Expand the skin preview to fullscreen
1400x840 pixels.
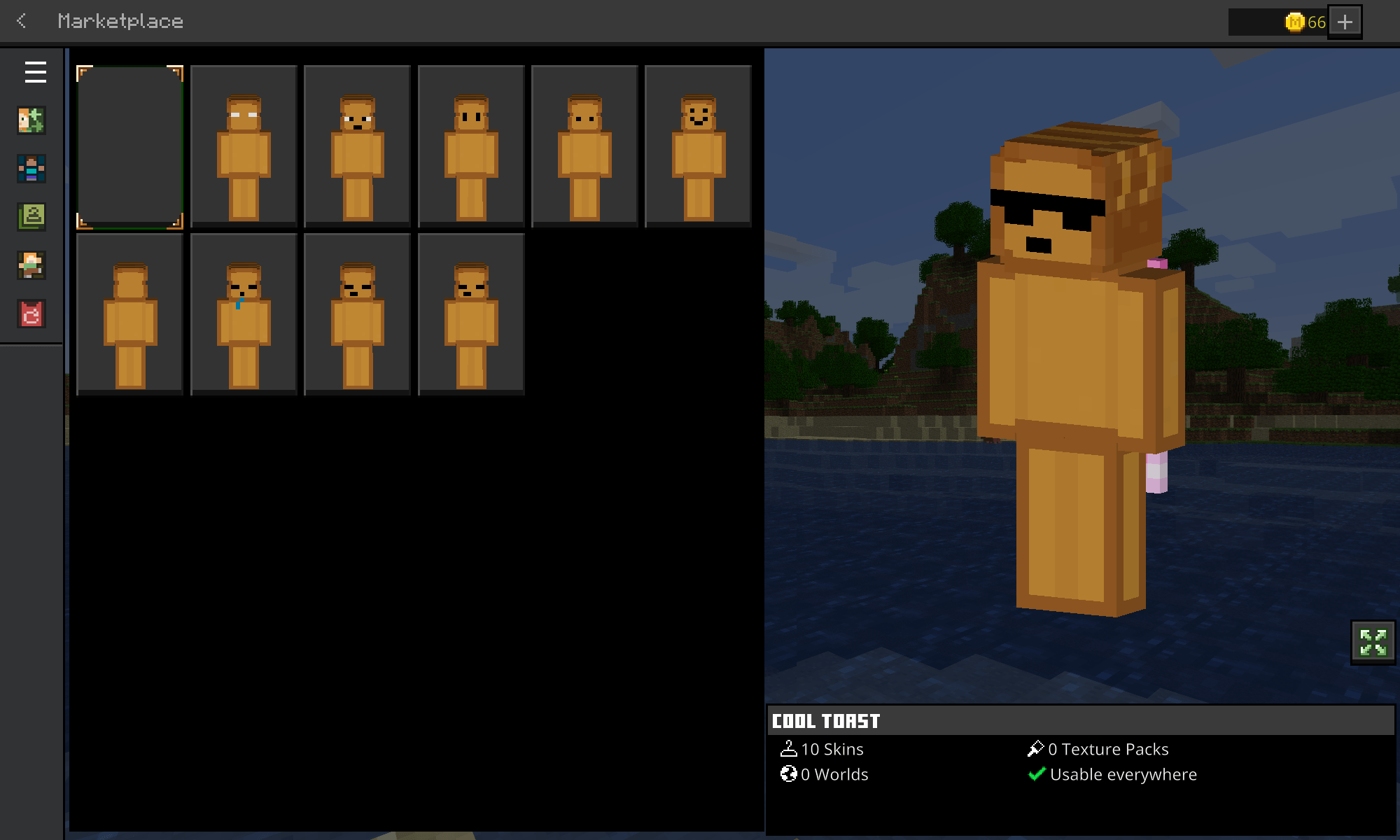1371,643
